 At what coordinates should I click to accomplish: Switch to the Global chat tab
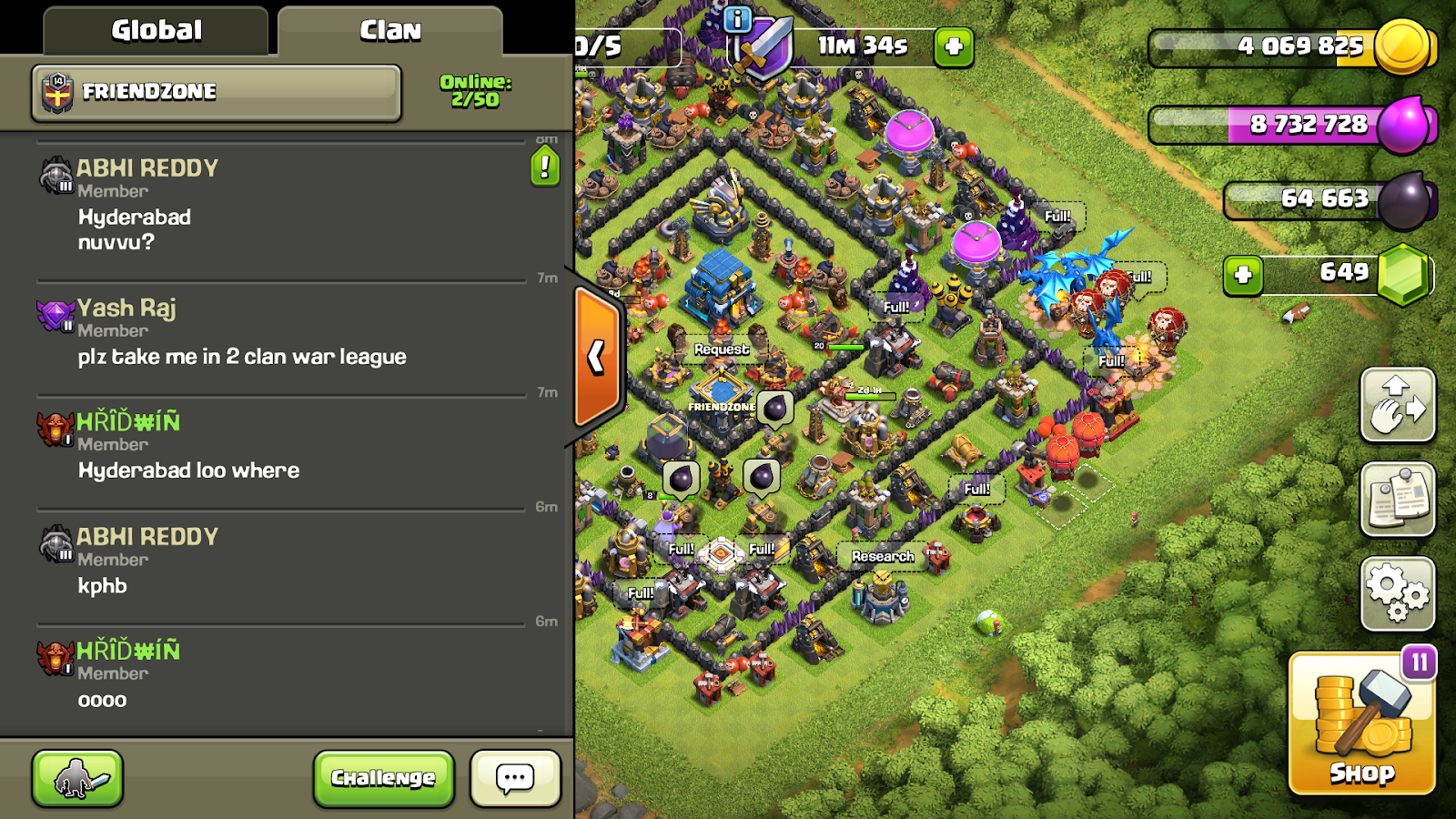click(155, 30)
